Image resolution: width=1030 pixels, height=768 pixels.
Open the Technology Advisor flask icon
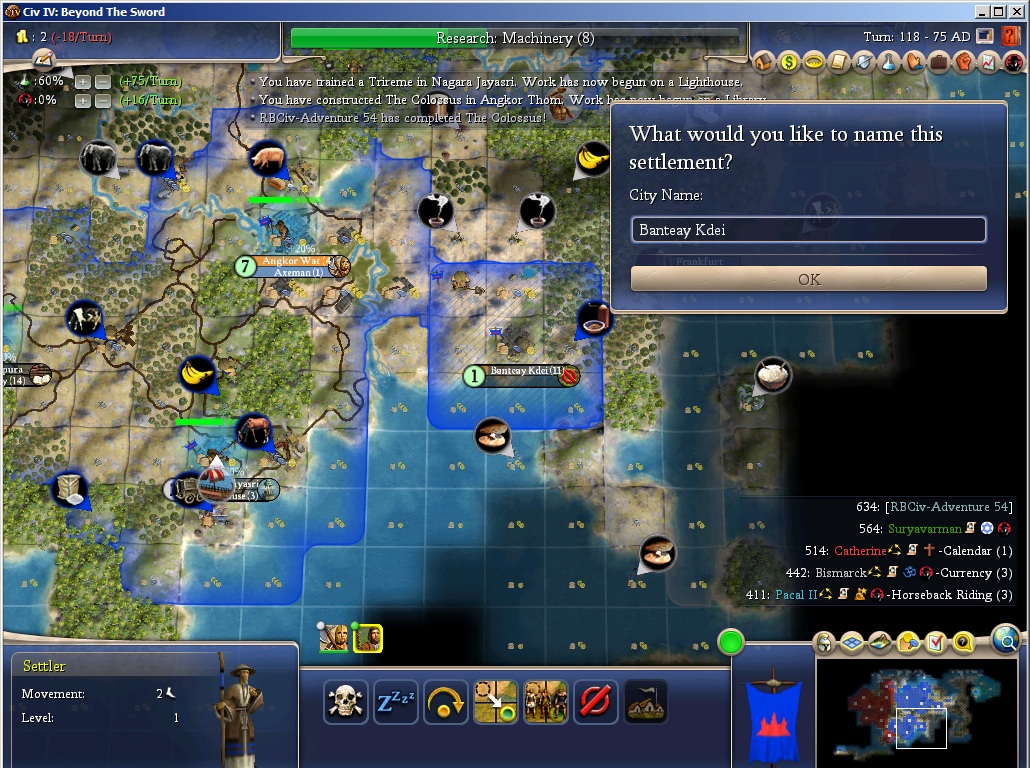(889, 62)
